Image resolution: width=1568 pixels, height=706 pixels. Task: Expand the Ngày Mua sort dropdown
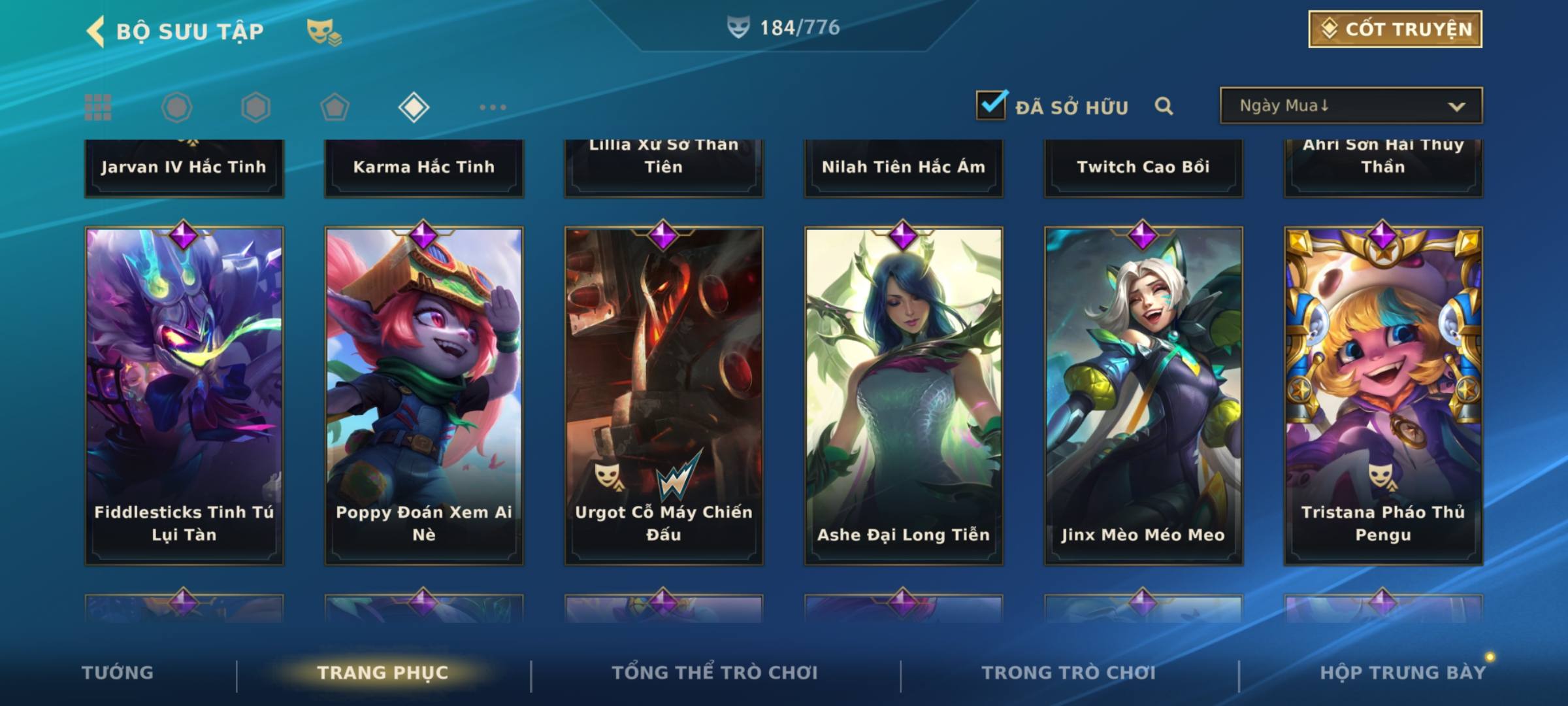[x=1351, y=106]
